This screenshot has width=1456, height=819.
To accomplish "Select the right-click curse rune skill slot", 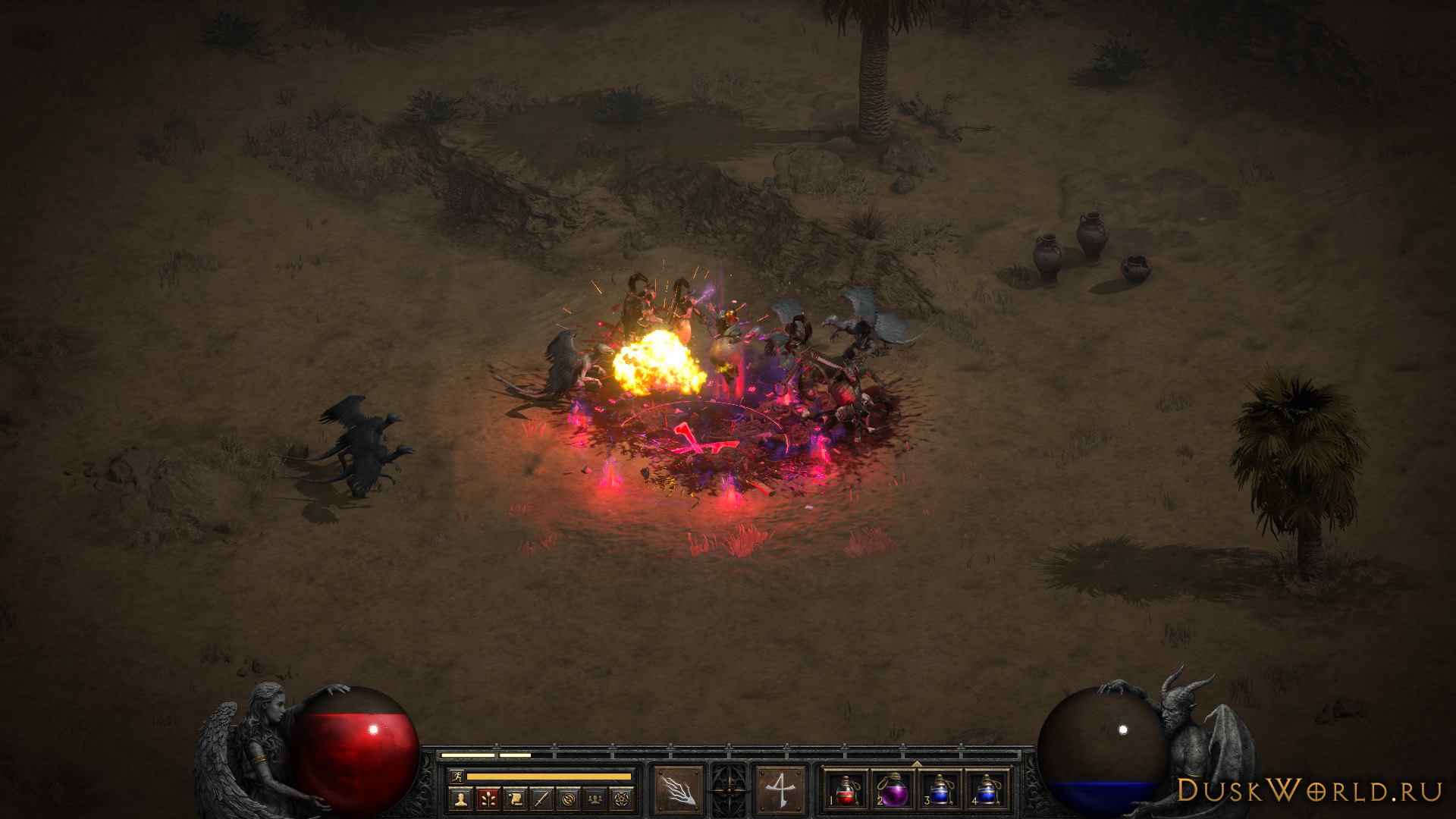I will pyautogui.click(x=780, y=790).
